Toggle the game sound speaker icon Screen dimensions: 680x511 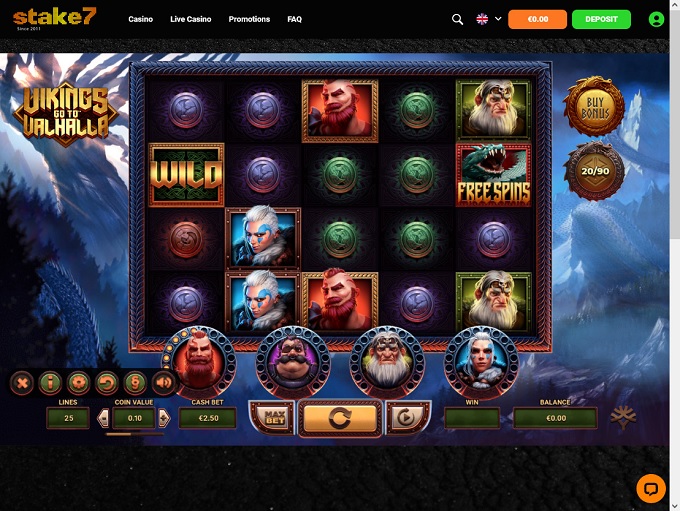(163, 382)
